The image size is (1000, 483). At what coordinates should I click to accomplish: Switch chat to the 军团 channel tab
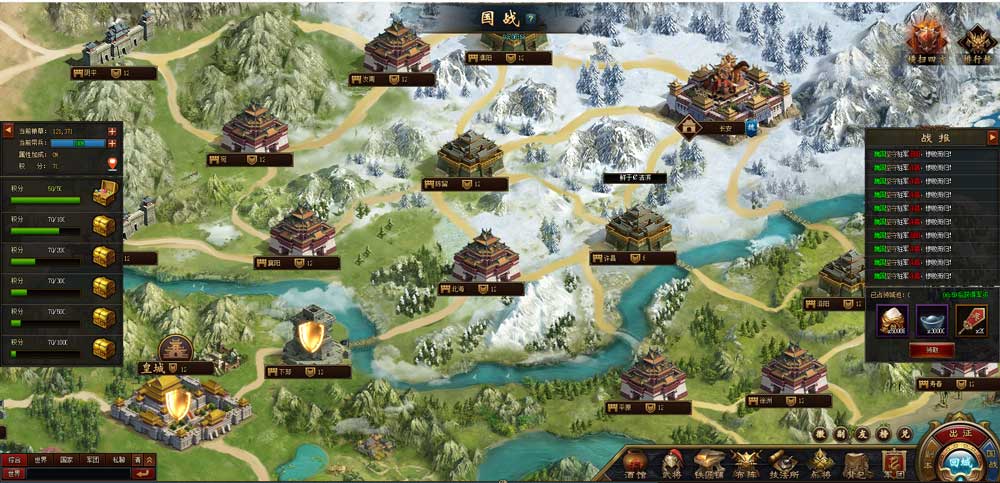coord(93,460)
